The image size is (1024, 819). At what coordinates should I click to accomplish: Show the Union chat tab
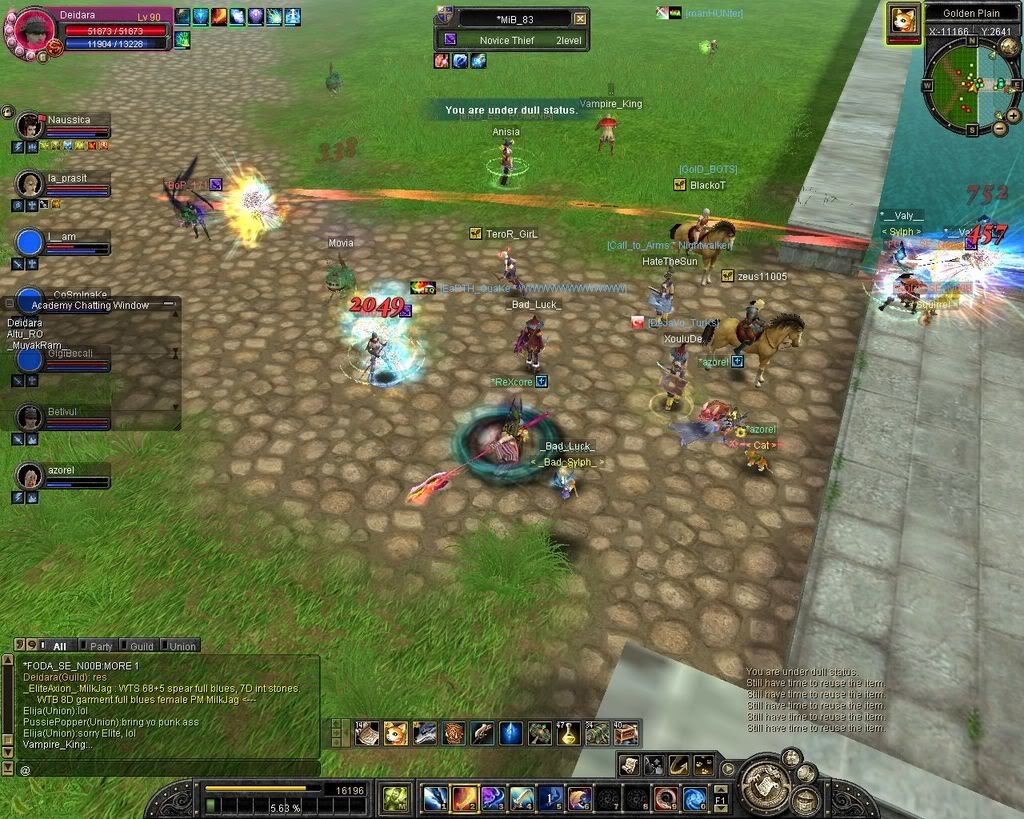coord(181,646)
